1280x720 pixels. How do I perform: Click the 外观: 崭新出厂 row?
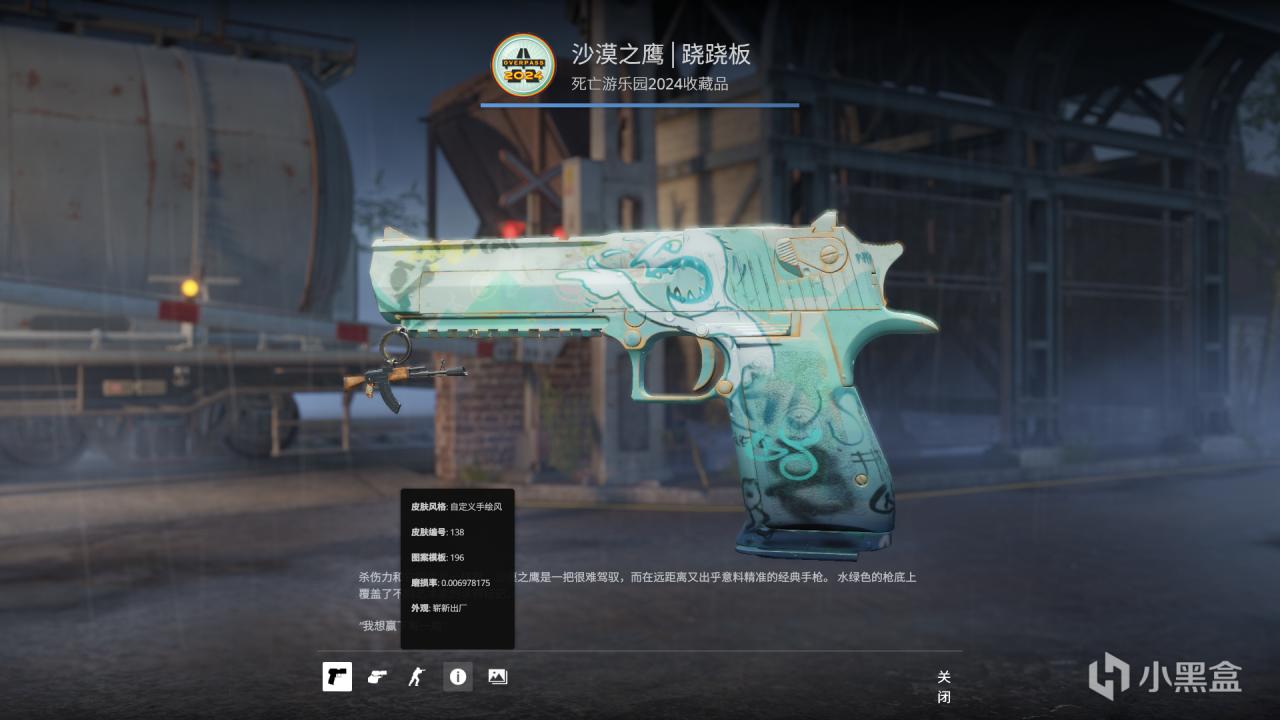point(435,608)
